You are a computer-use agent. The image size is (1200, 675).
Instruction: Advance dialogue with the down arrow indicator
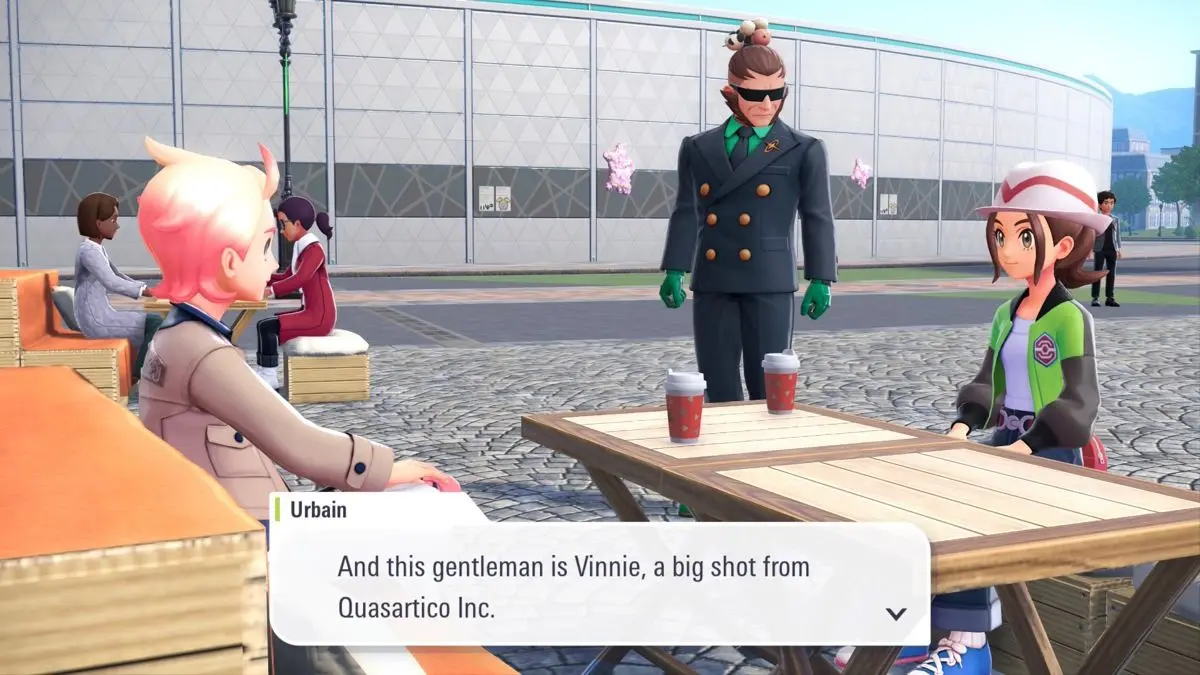(x=896, y=613)
